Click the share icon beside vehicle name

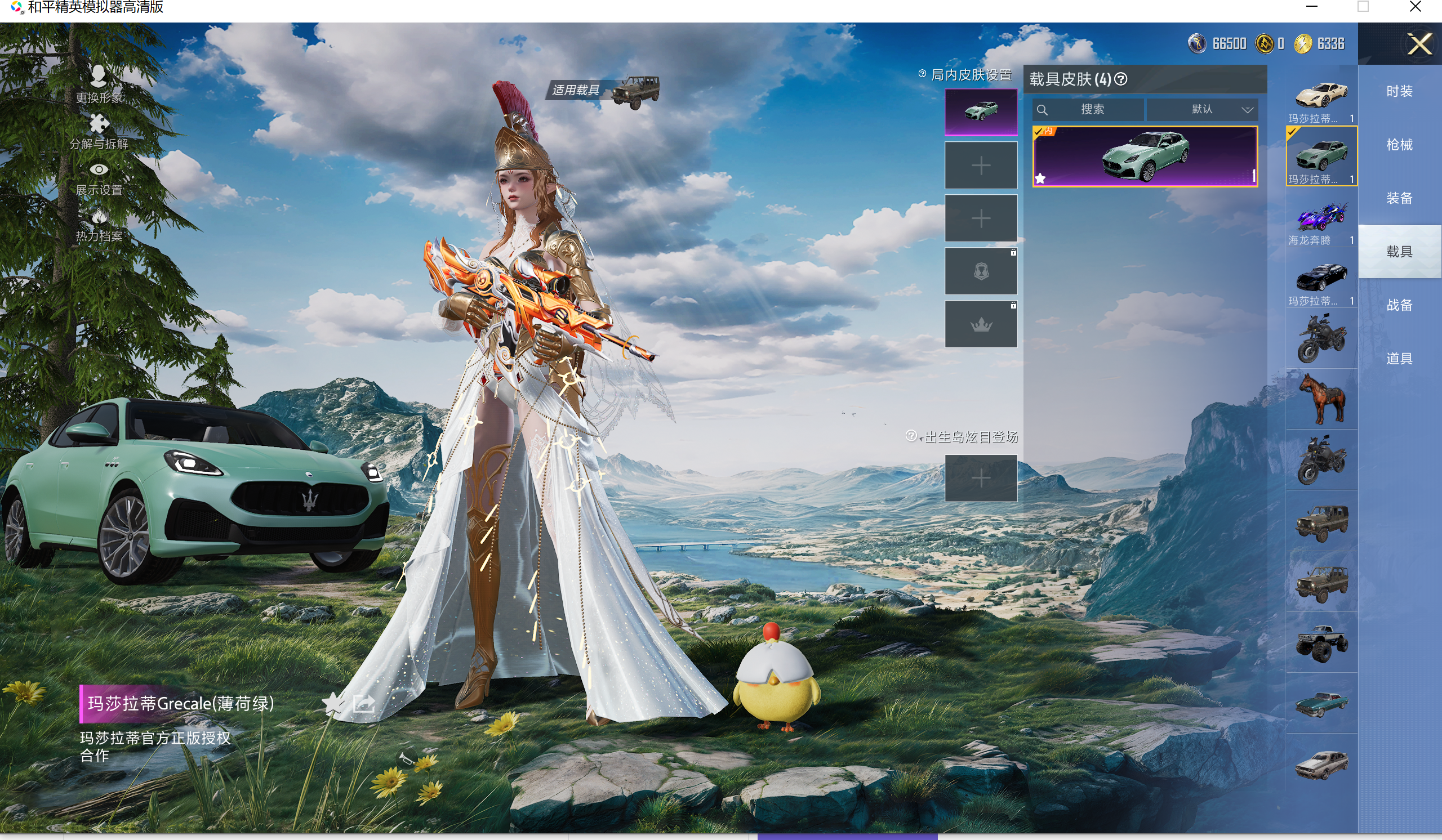click(364, 703)
